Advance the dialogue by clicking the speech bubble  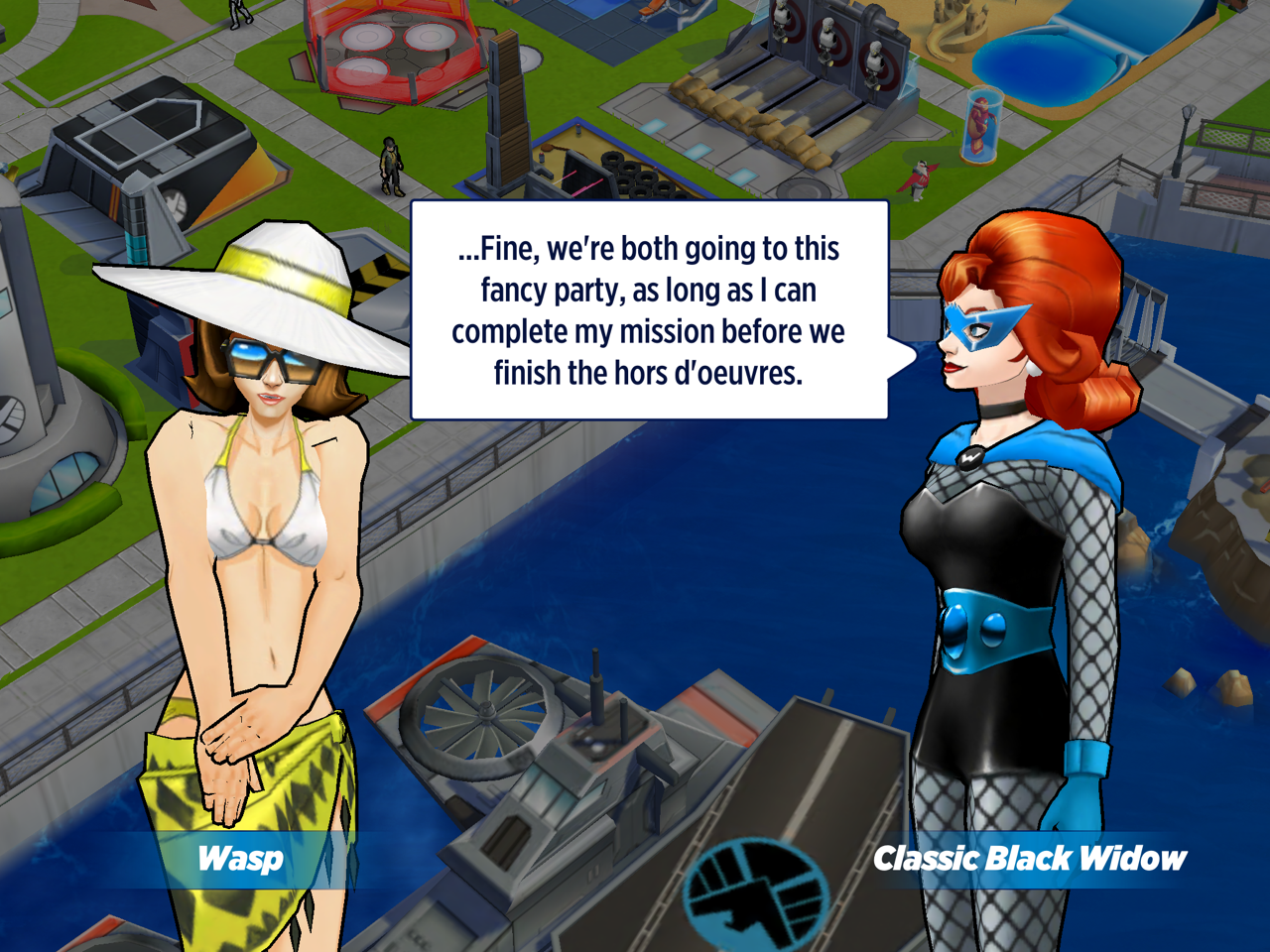(649, 310)
